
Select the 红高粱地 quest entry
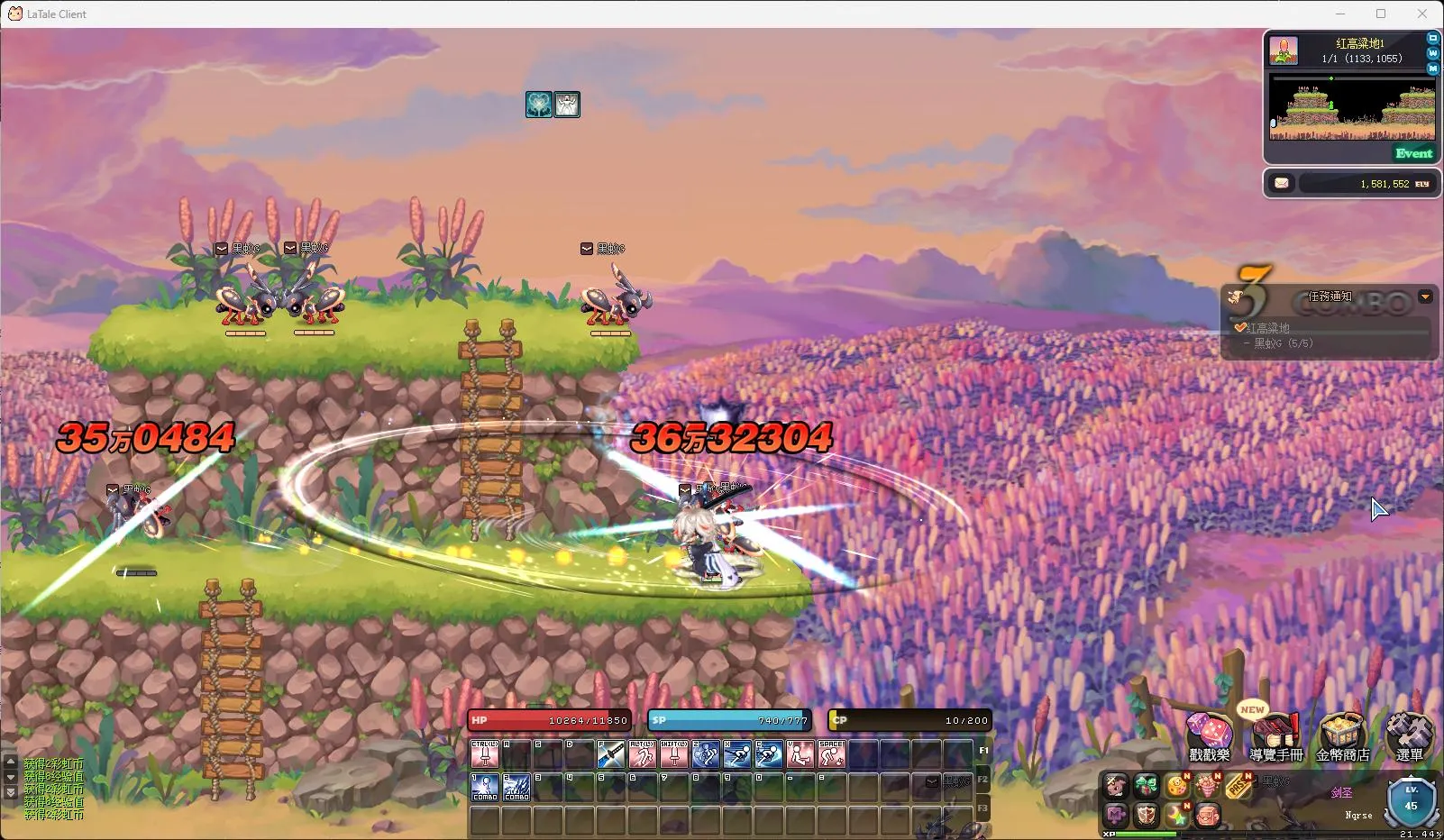[1268, 328]
